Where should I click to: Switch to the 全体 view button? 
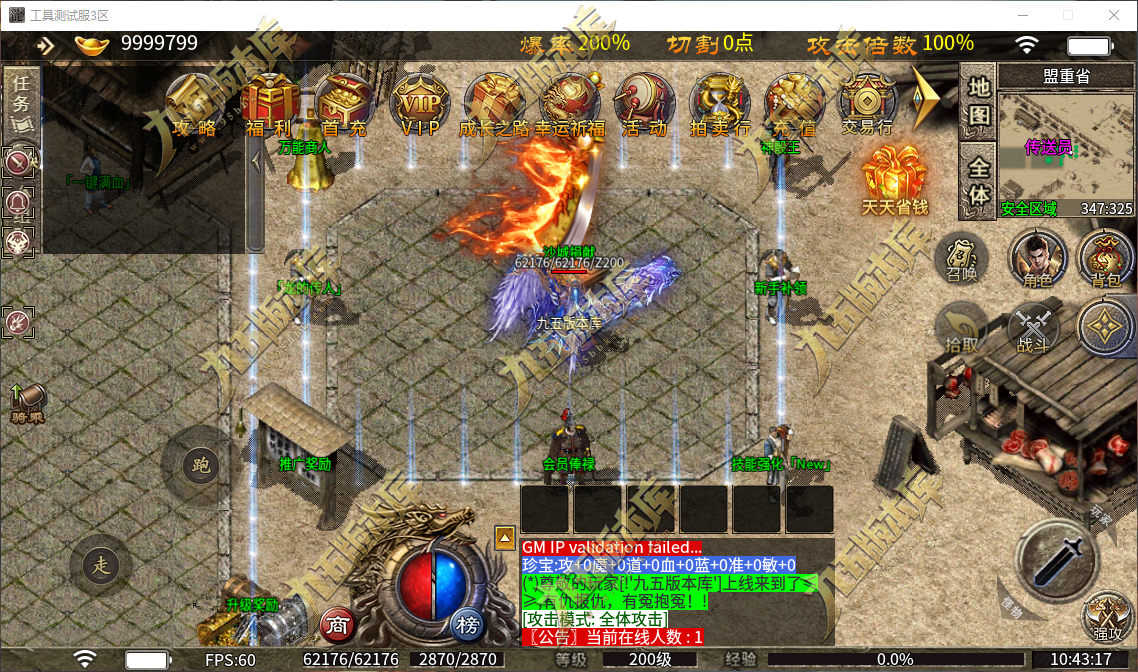(x=978, y=180)
